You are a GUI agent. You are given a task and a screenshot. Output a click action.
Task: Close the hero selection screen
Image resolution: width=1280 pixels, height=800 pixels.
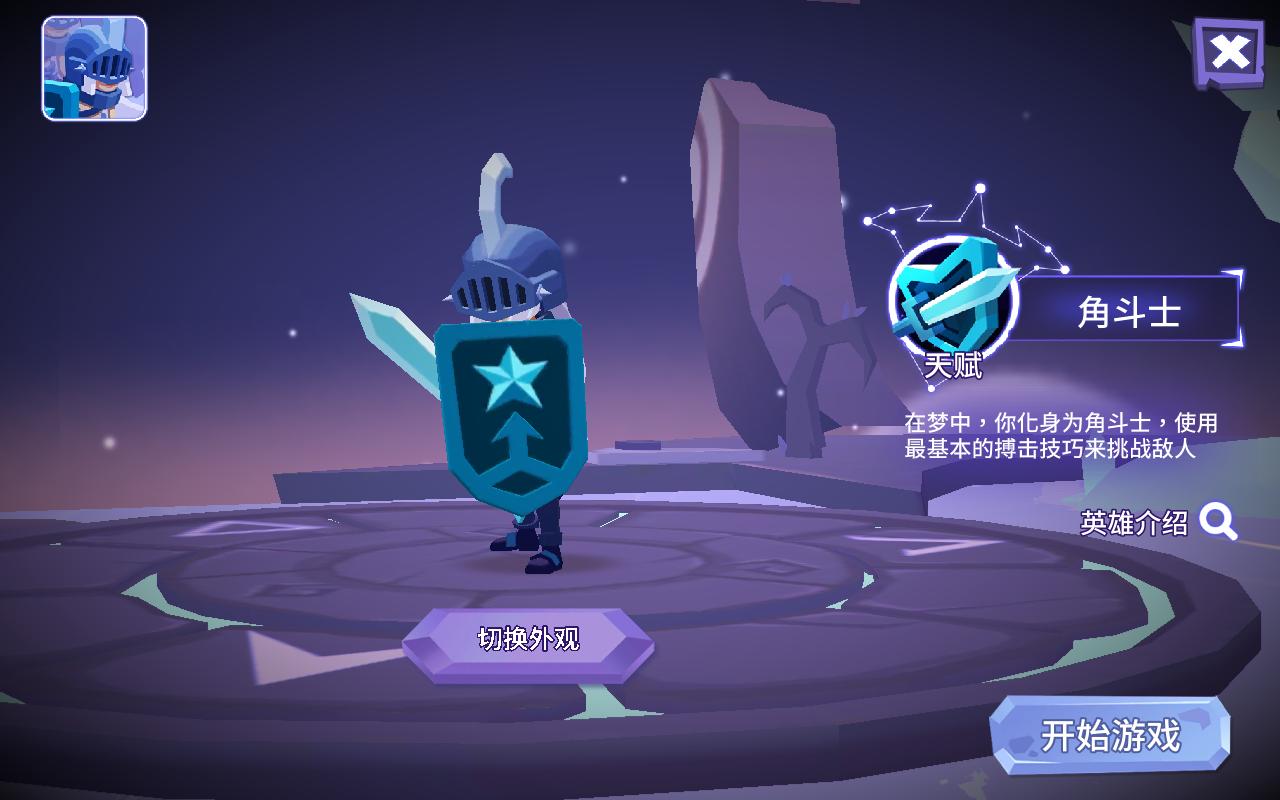(1229, 51)
